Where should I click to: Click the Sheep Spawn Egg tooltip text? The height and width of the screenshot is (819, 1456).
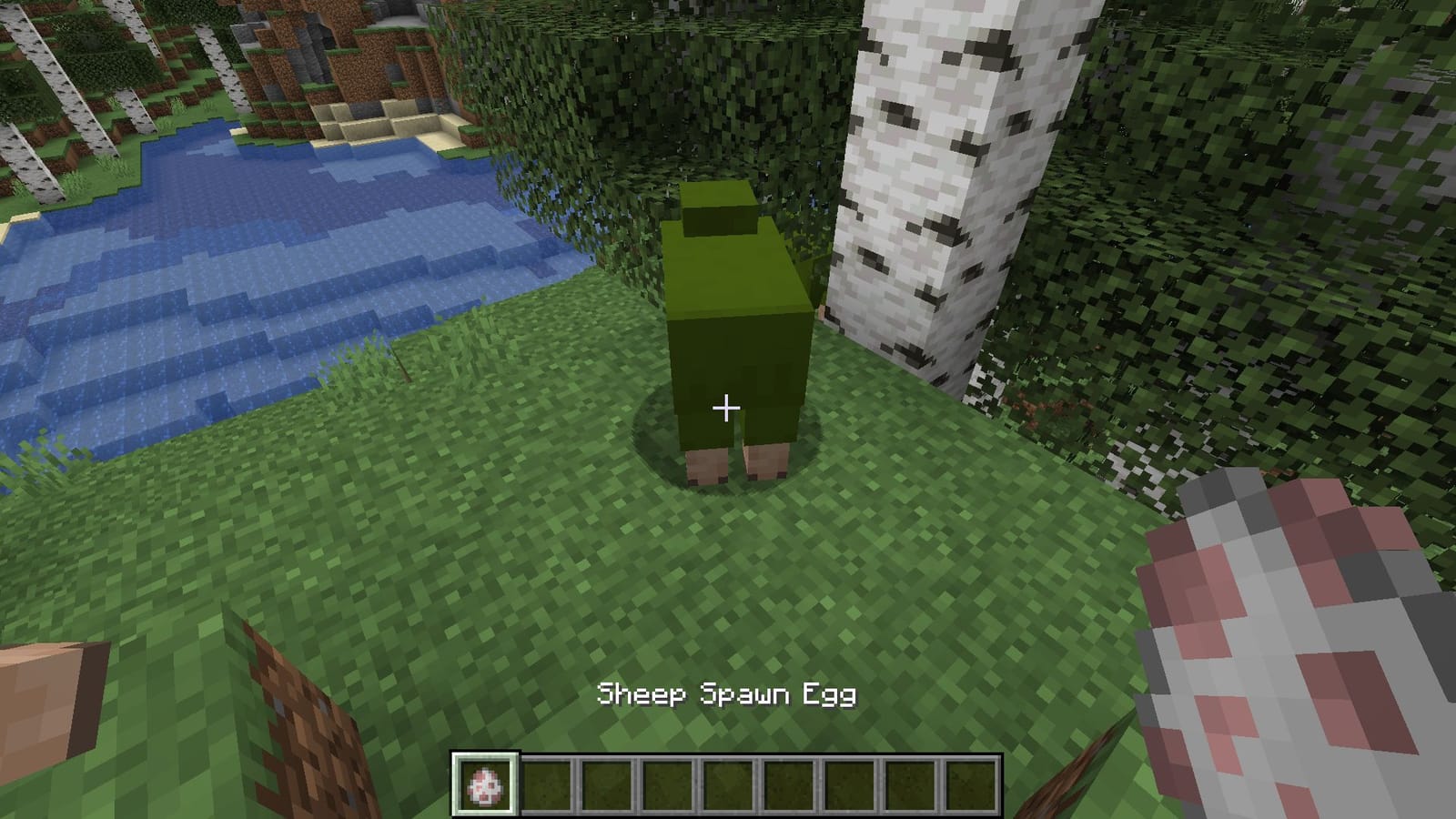coord(728,694)
